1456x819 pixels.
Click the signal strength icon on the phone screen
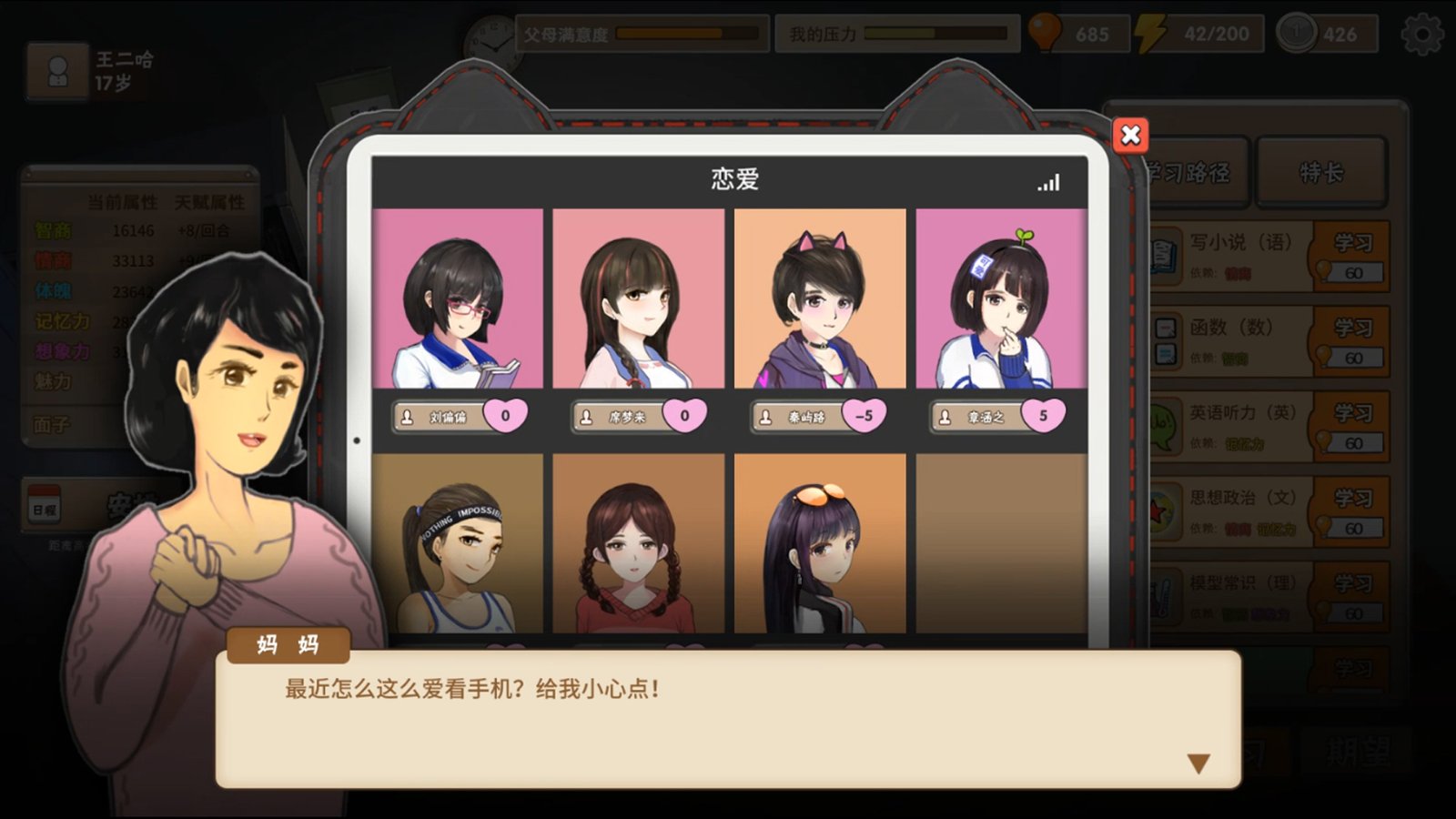coord(1048,182)
